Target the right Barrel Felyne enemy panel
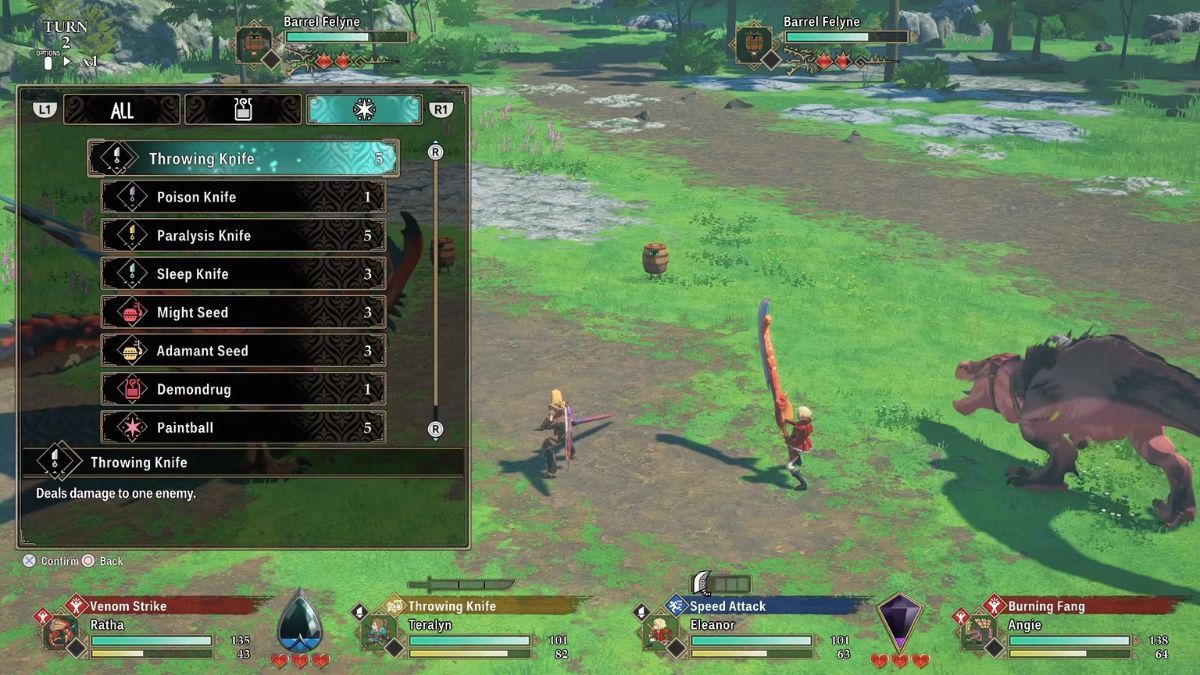The image size is (1200, 675). point(823,42)
